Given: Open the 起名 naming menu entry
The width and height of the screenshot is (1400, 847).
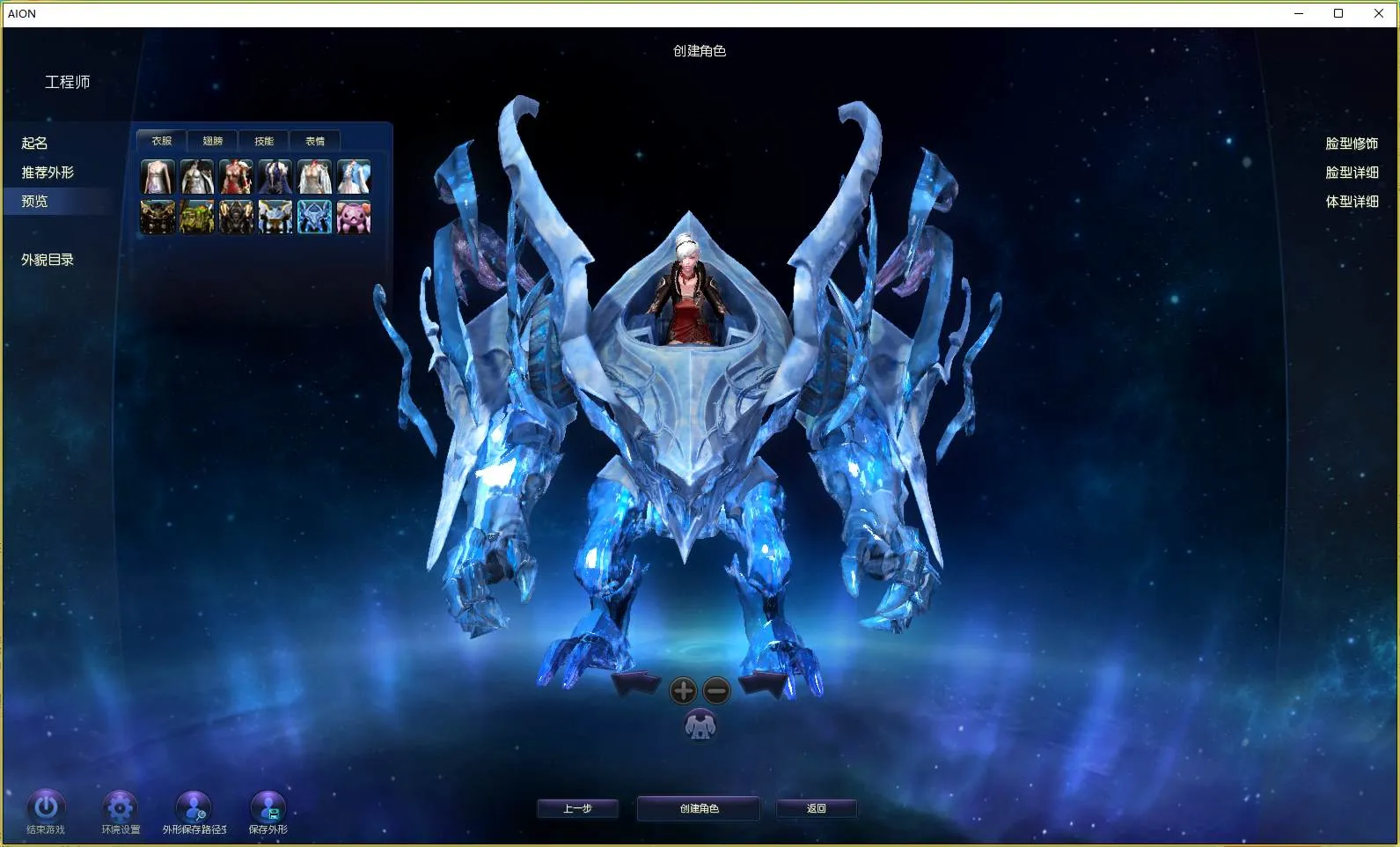Looking at the screenshot, I should click(x=35, y=143).
